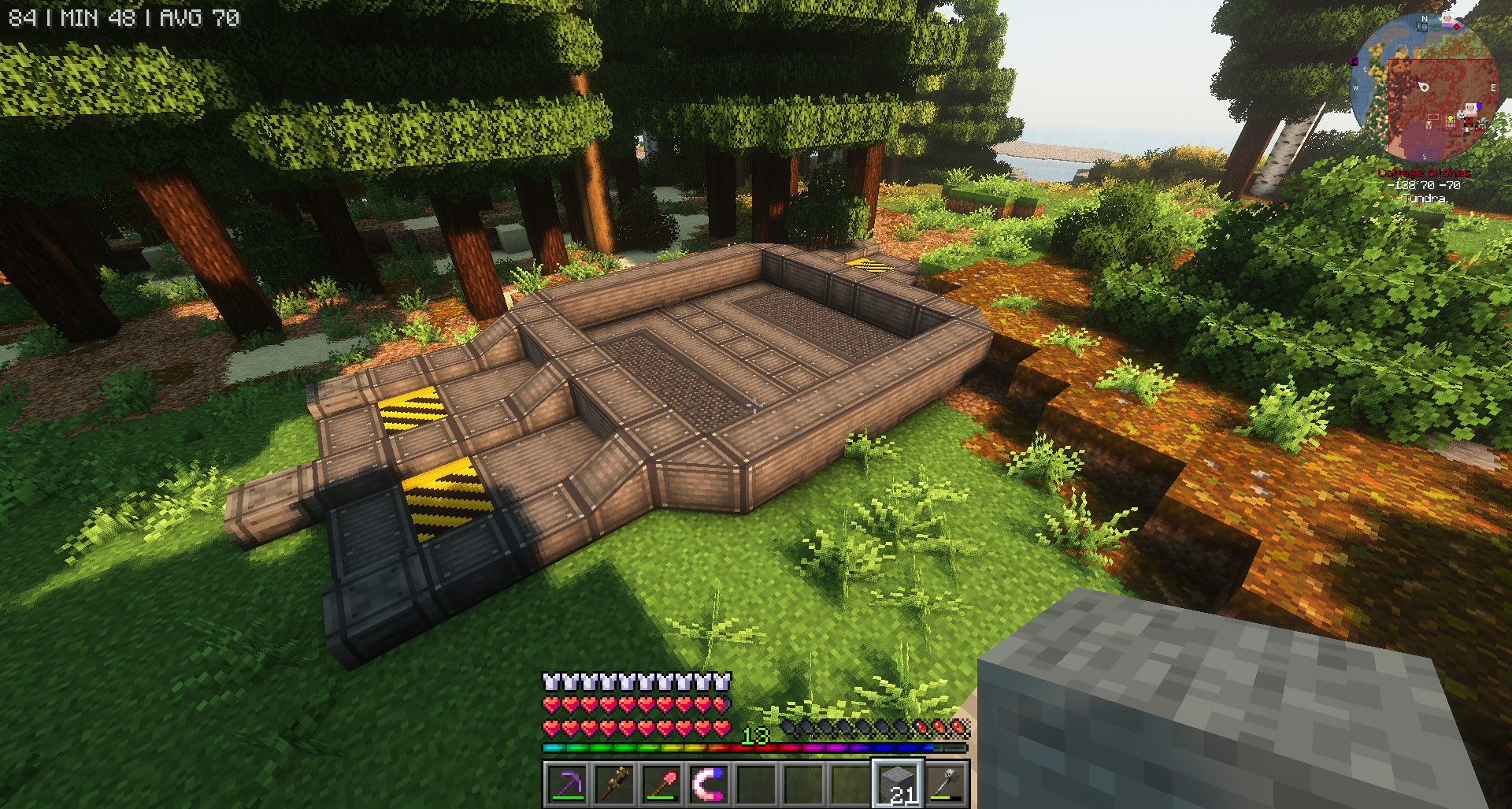Select the purple waypoint pin on minimap
This screenshot has height=809, width=1512.
point(1480,106)
